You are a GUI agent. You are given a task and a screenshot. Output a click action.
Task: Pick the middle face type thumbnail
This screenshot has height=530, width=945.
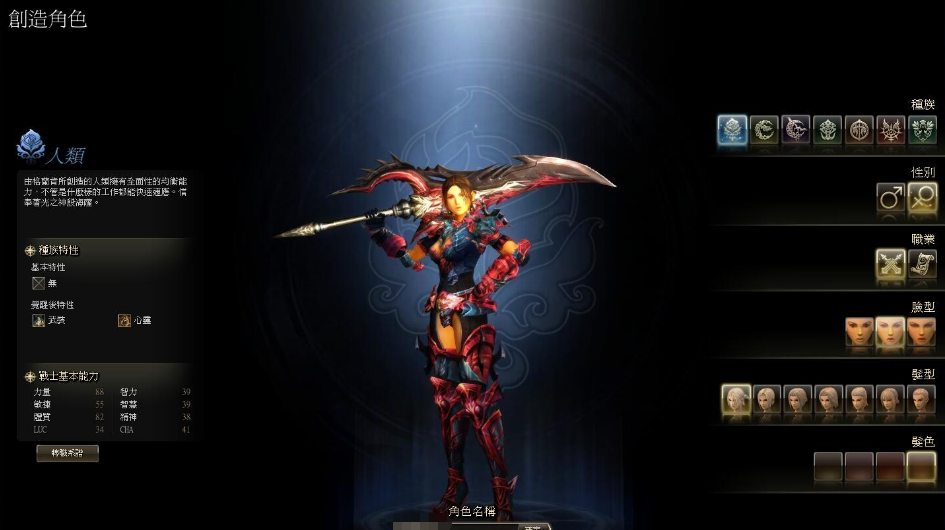pos(890,332)
